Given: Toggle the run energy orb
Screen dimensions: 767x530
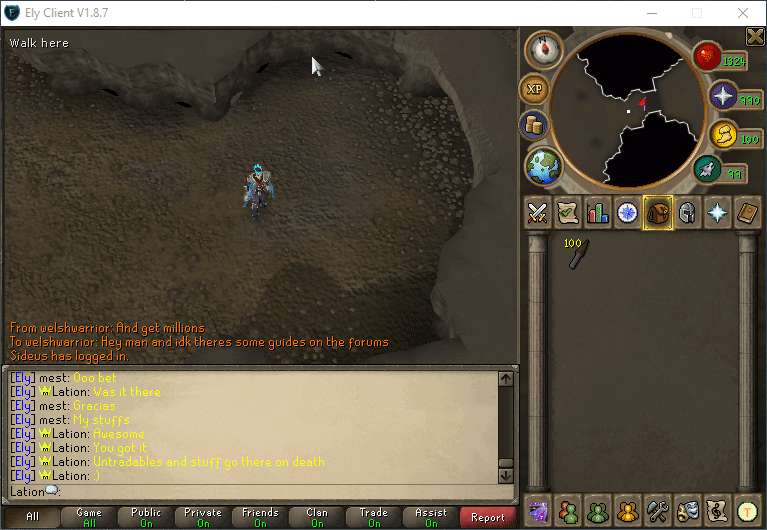Looking at the screenshot, I should click(x=708, y=169).
